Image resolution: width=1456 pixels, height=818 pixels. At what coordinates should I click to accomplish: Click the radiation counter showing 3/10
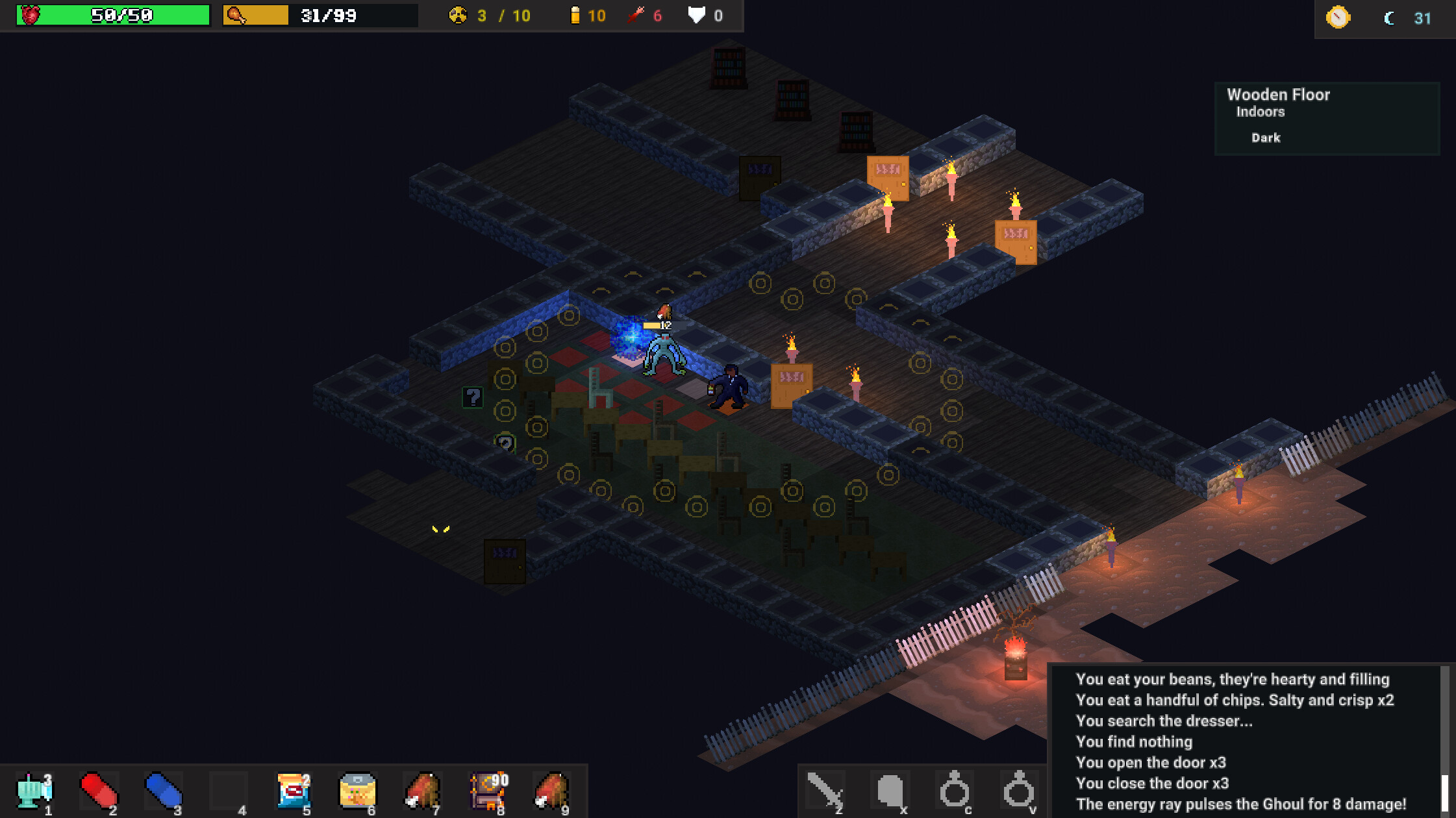(x=487, y=16)
